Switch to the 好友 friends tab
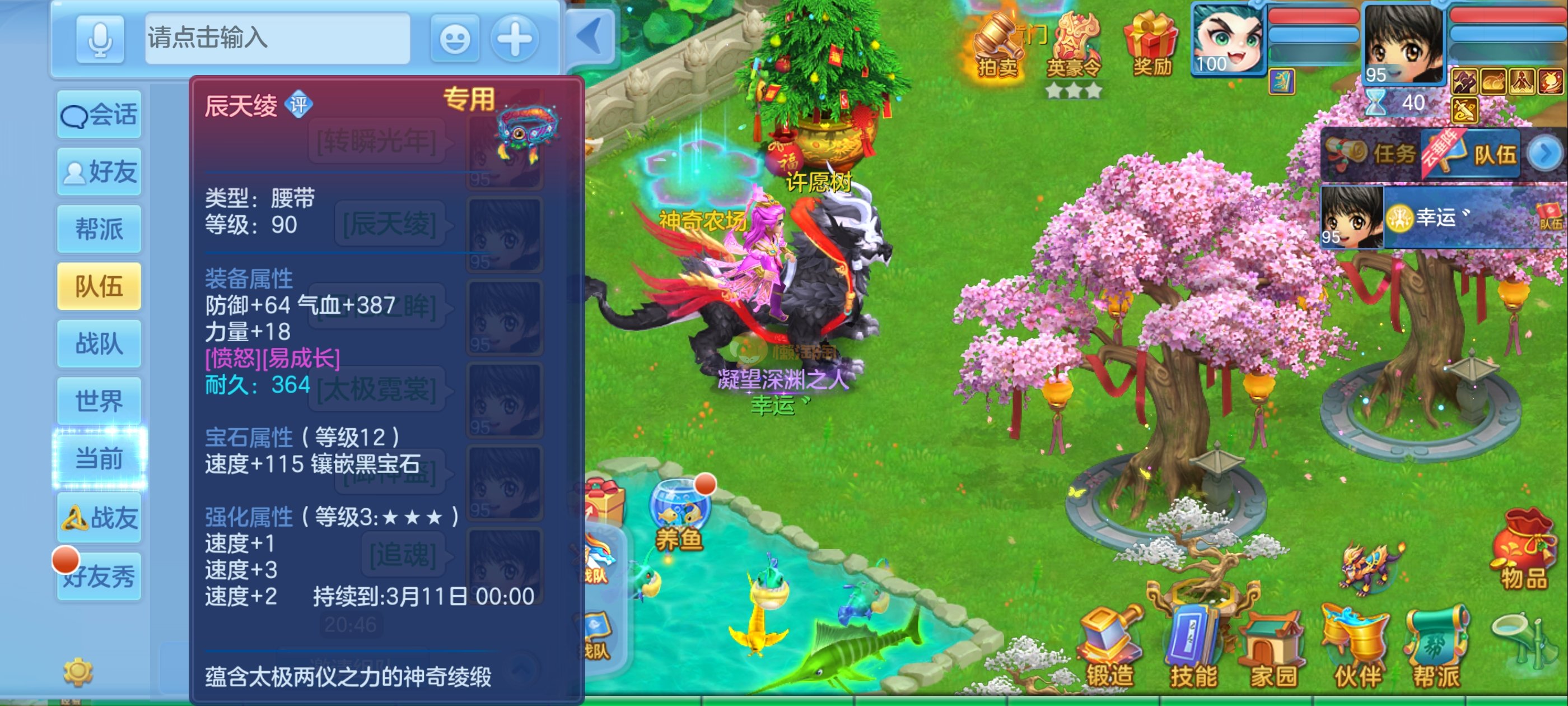Image resolution: width=1568 pixels, height=706 pixels. click(x=99, y=172)
